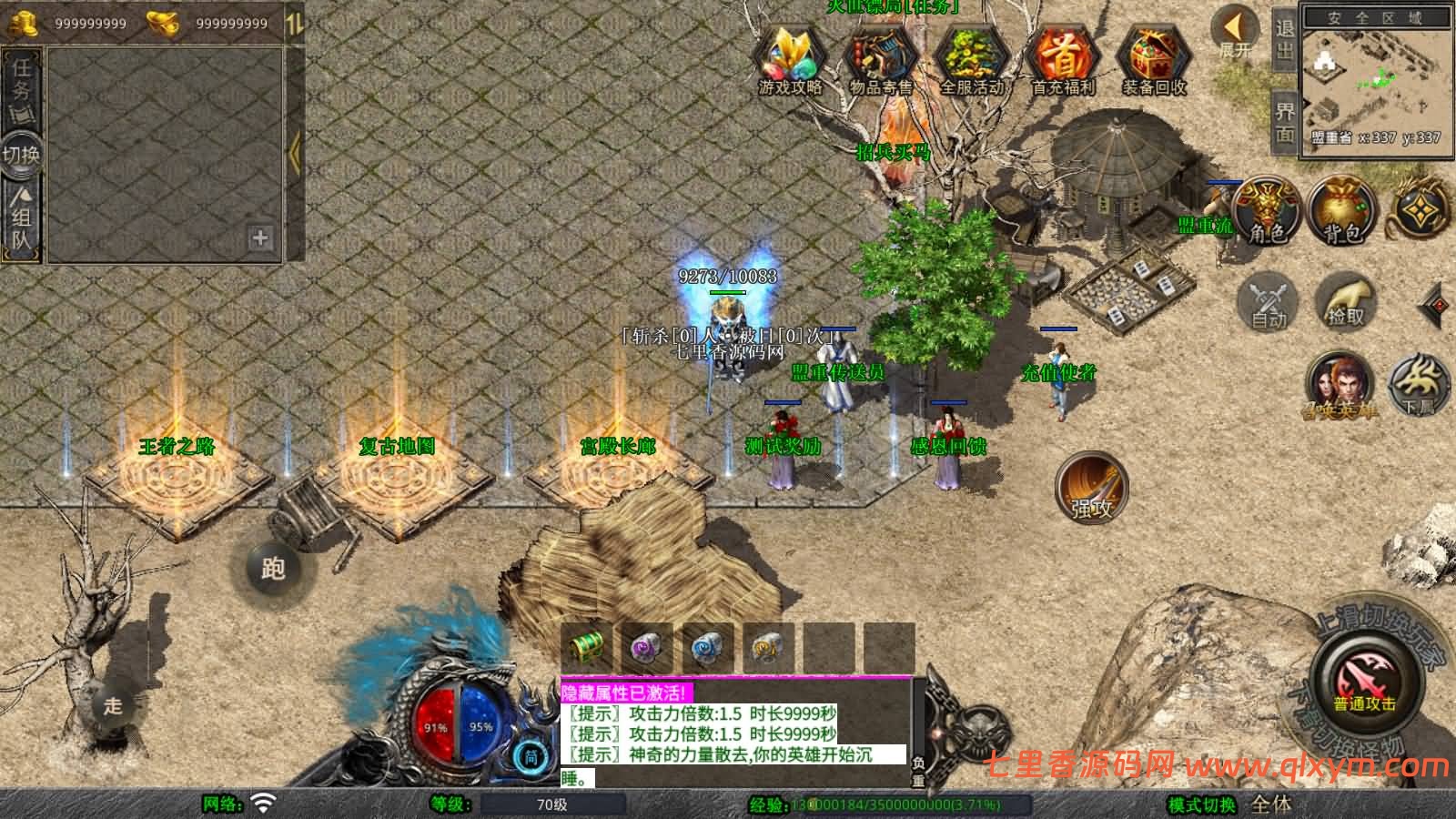The image size is (1456, 819).
Task: Use the 强攻 strong attack skill
Action: [1091, 489]
